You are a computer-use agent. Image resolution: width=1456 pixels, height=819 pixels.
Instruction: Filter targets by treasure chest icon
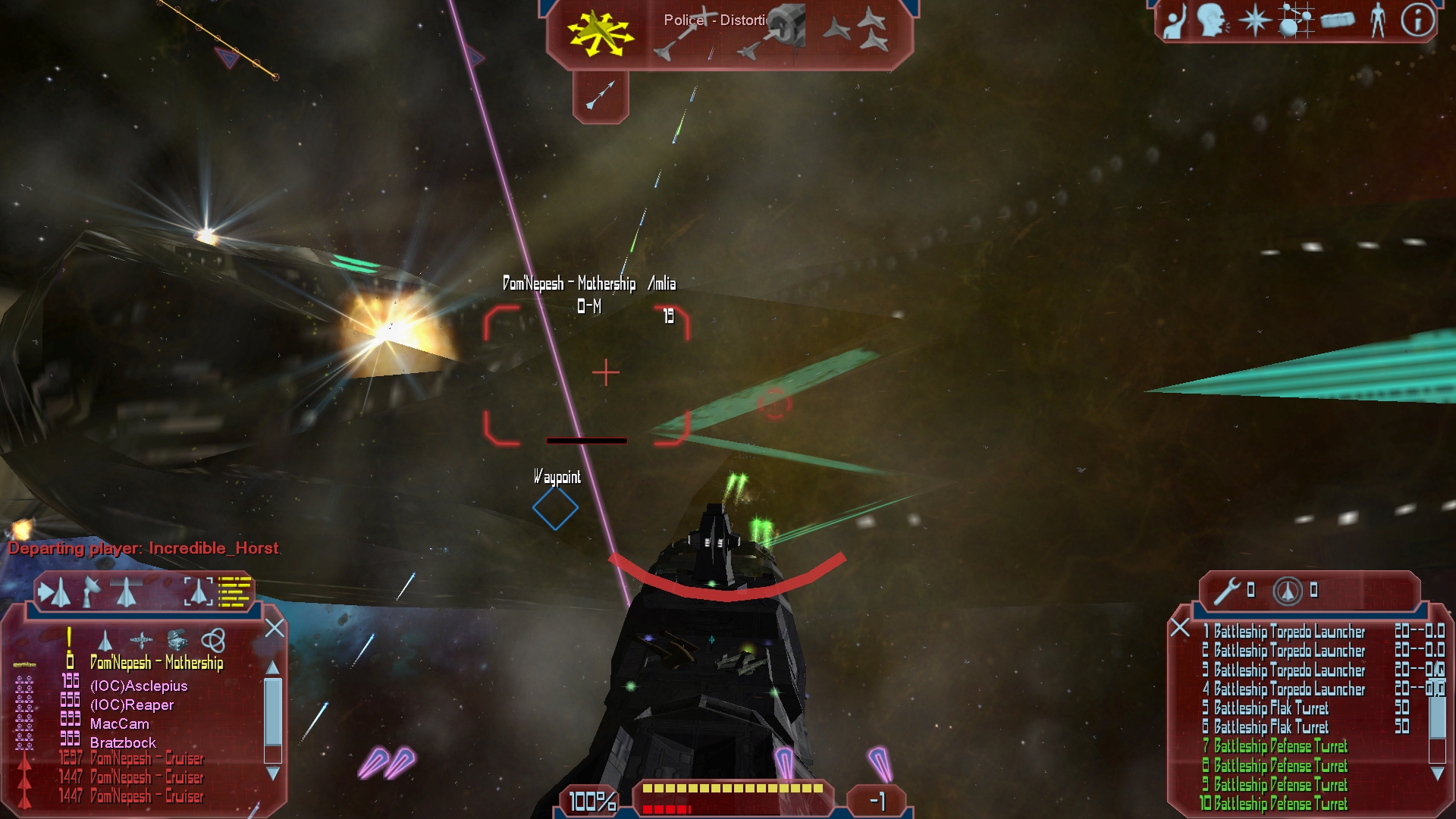tap(177, 641)
